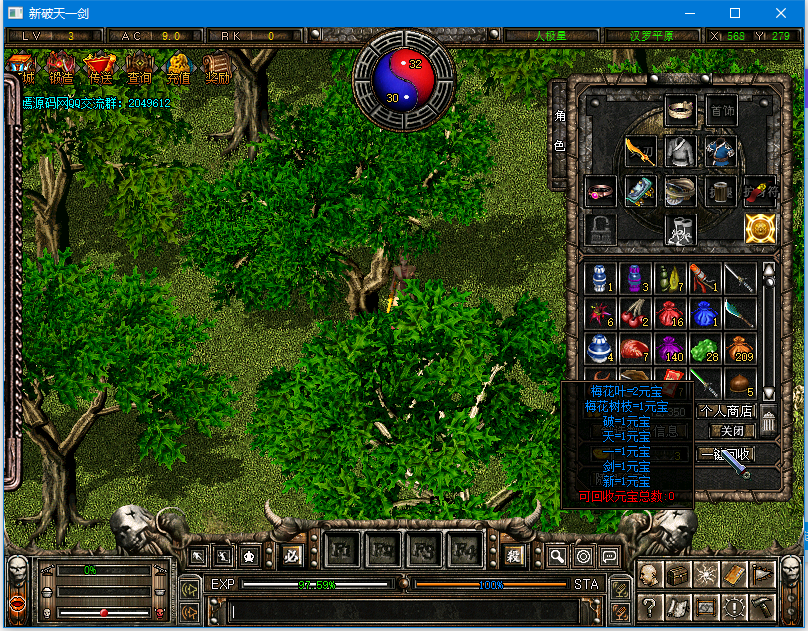Viewport: 808px width, 631px height.
Task: Select the equipped golden blade weapon
Action: pyautogui.click(x=640, y=151)
